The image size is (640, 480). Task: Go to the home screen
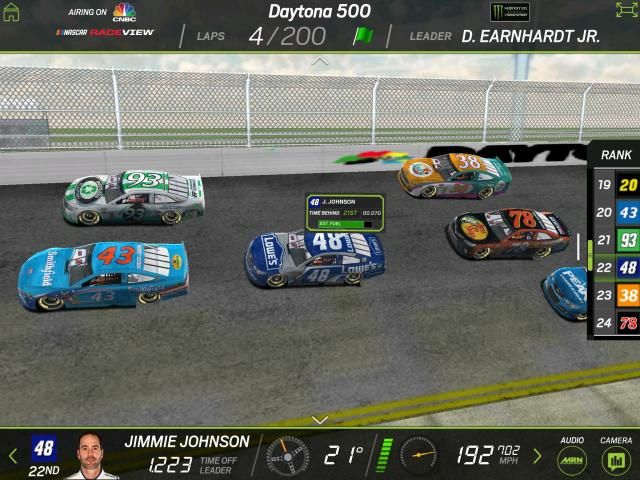click(x=12, y=11)
